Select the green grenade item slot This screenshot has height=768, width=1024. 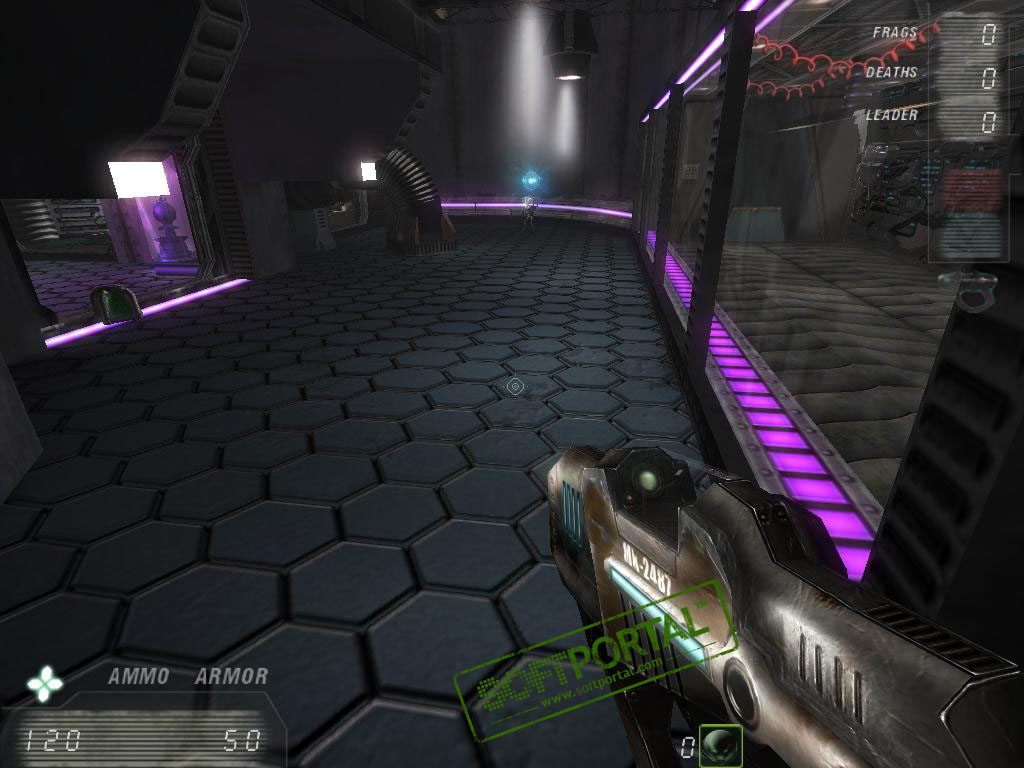(720, 745)
